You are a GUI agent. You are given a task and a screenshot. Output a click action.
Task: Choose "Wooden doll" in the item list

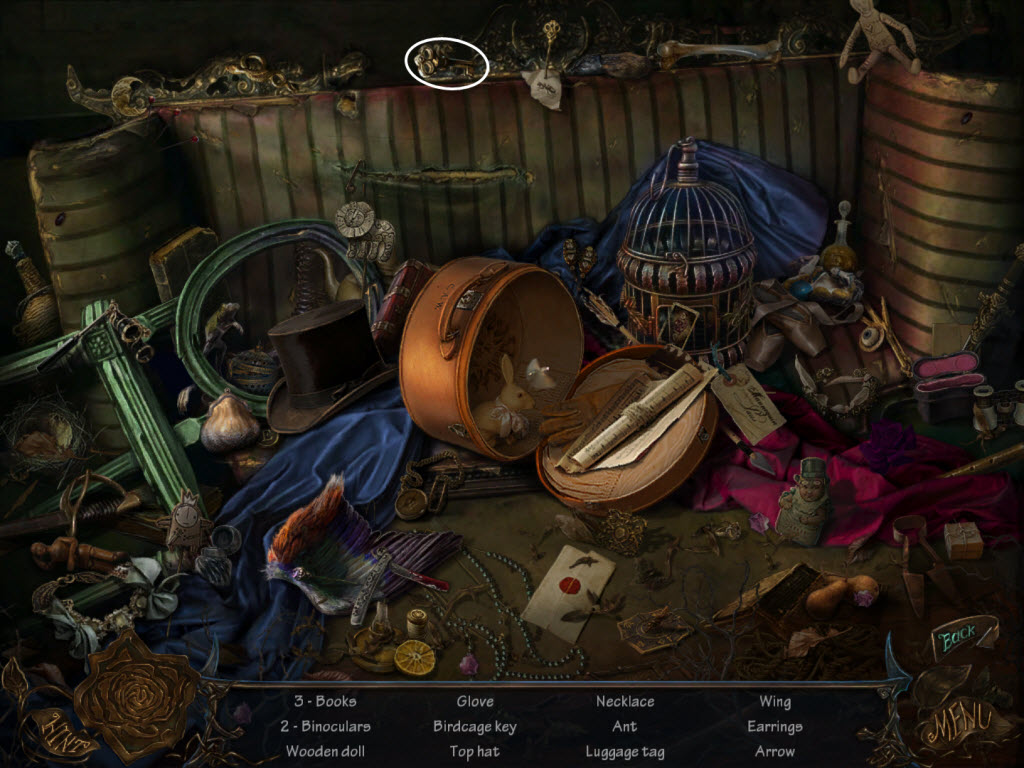pos(324,751)
